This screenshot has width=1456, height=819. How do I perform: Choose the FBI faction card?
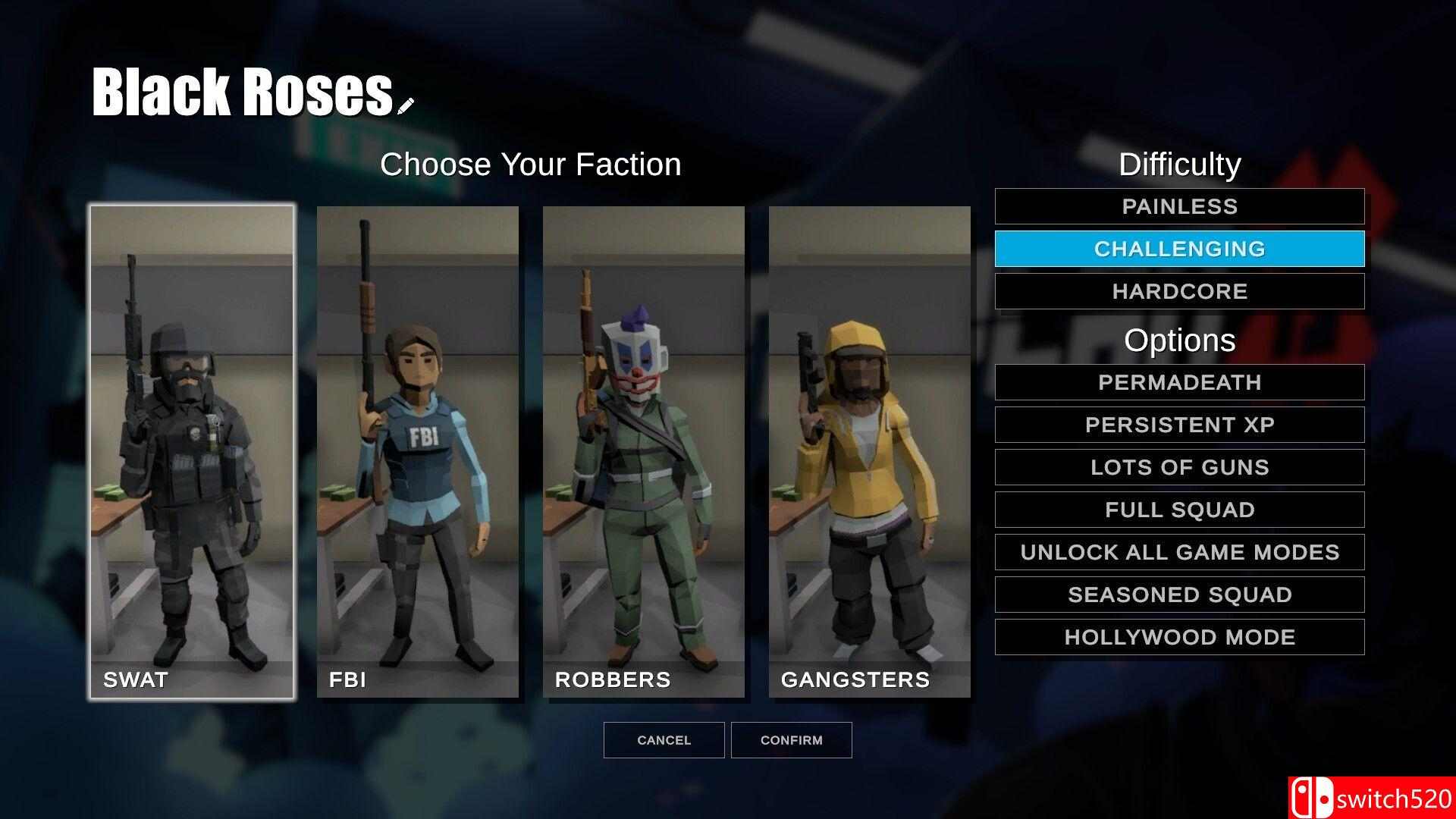click(x=418, y=451)
